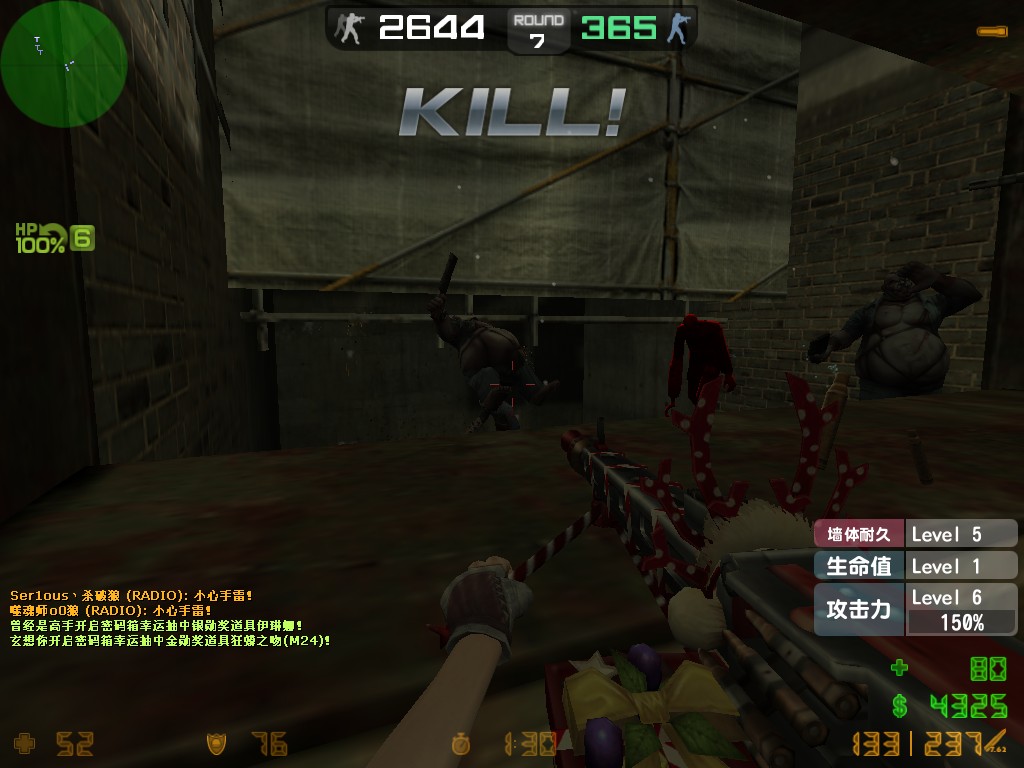Select the 墙体耐久 wall durability upgrade
Image resolution: width=1024 pixels, height=768 pixels.
coord(859,534)
